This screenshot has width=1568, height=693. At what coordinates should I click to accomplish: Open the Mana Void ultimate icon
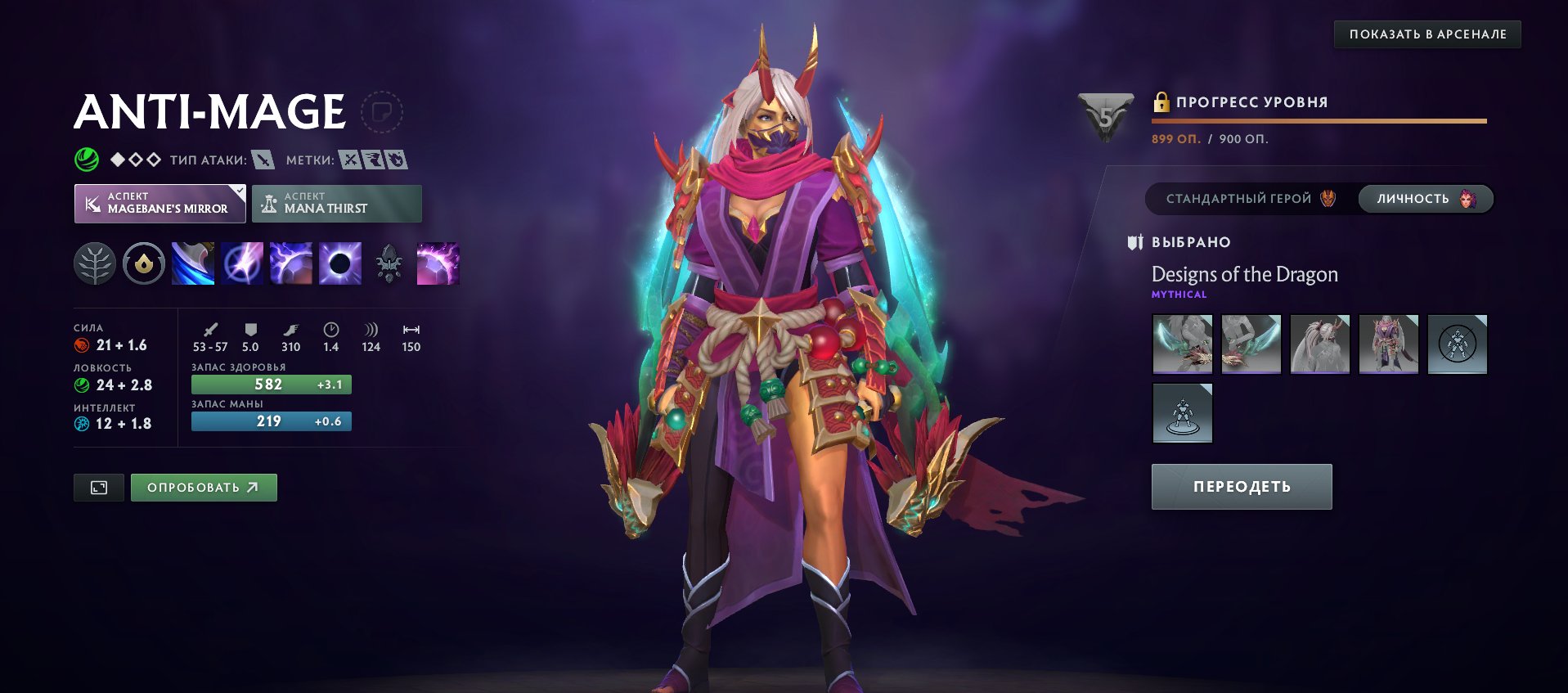pos(339,263)
